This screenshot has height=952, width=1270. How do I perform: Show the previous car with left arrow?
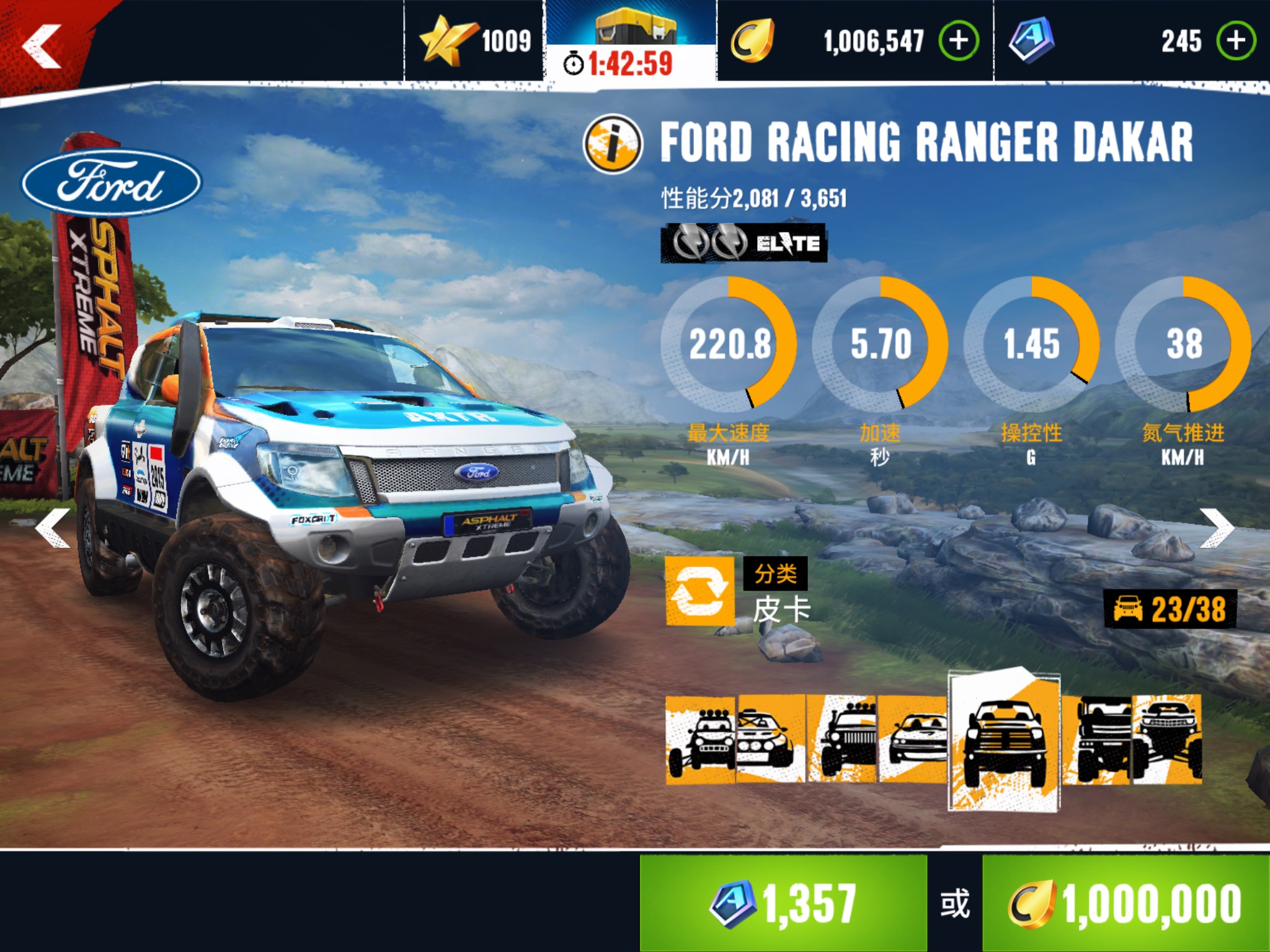pyautogui.click(x=53, y=529)
